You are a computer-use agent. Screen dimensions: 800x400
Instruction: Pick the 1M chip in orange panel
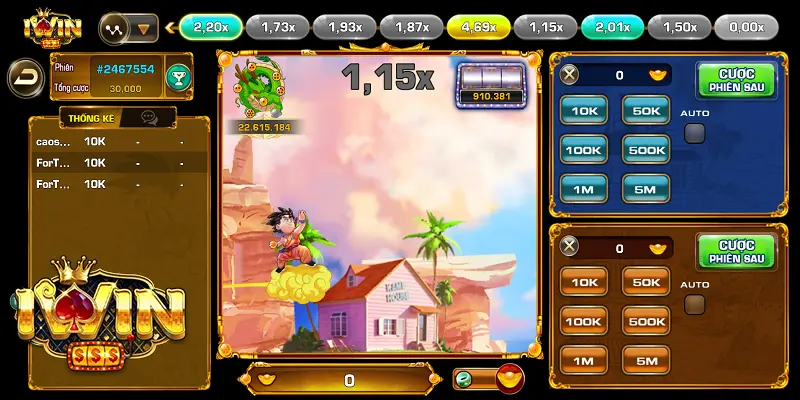[584, 360]
